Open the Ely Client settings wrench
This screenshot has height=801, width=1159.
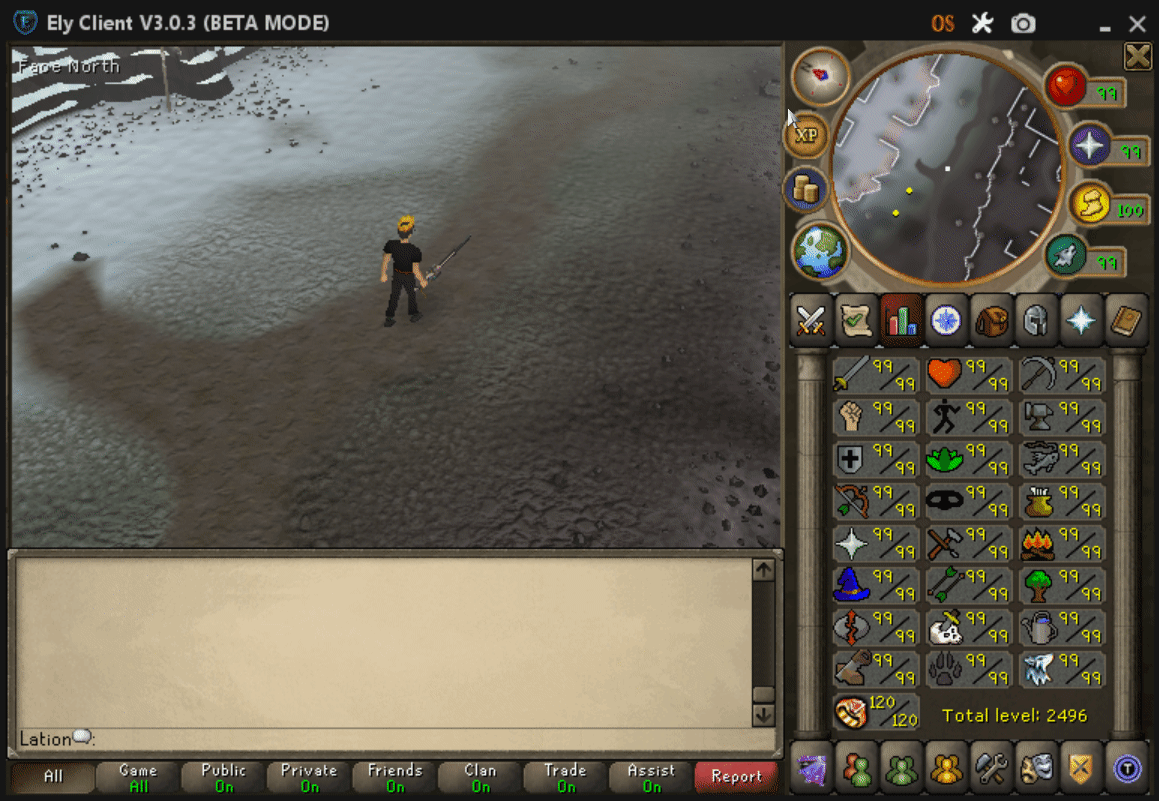coord(983,23)
